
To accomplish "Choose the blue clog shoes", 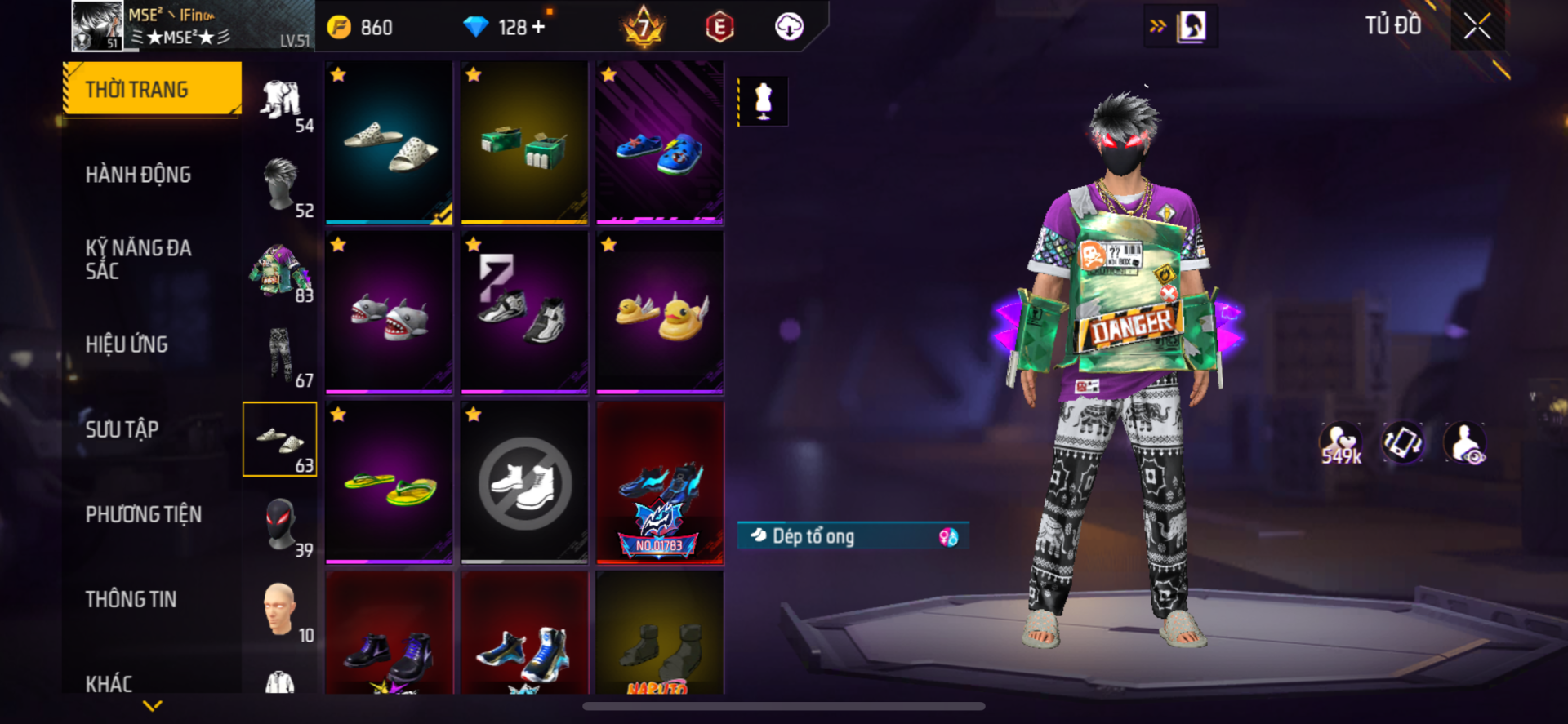I will 659,143.
